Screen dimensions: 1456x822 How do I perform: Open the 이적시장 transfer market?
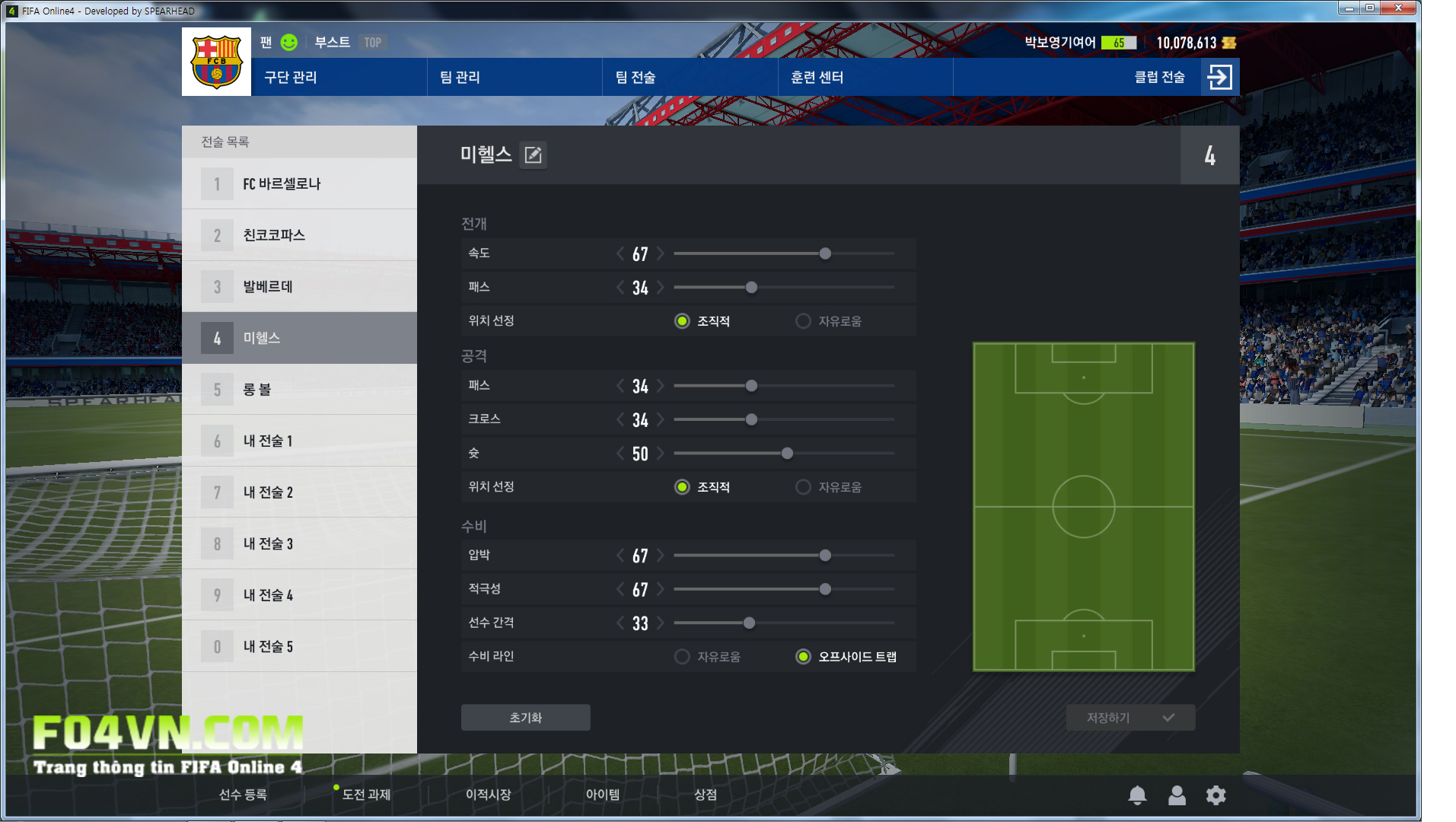coord(488,795)
